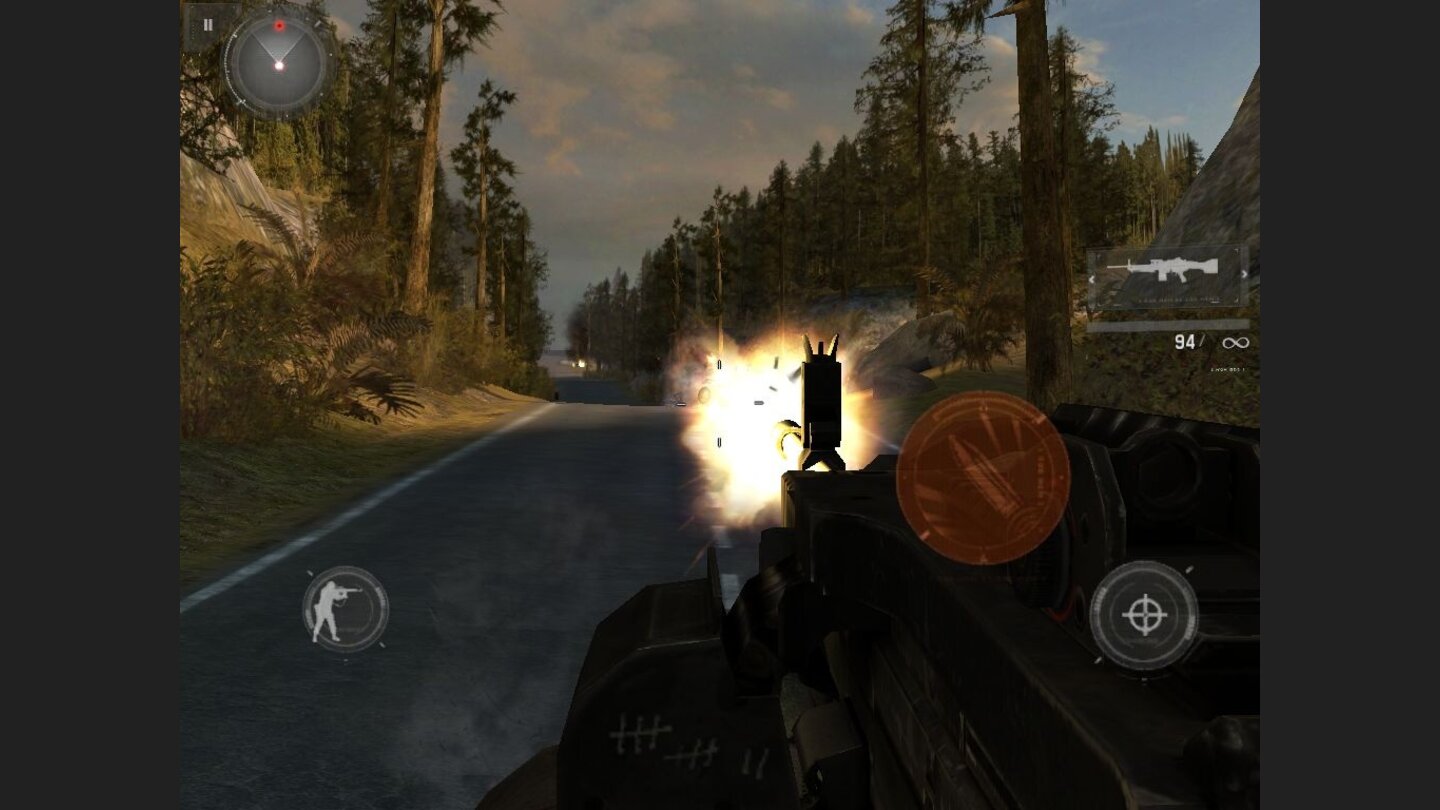Image resolution: width=1440 pixels, height=810 pixels.
Task: Select the weapon name label under the gun
Action: (1178, 299)
